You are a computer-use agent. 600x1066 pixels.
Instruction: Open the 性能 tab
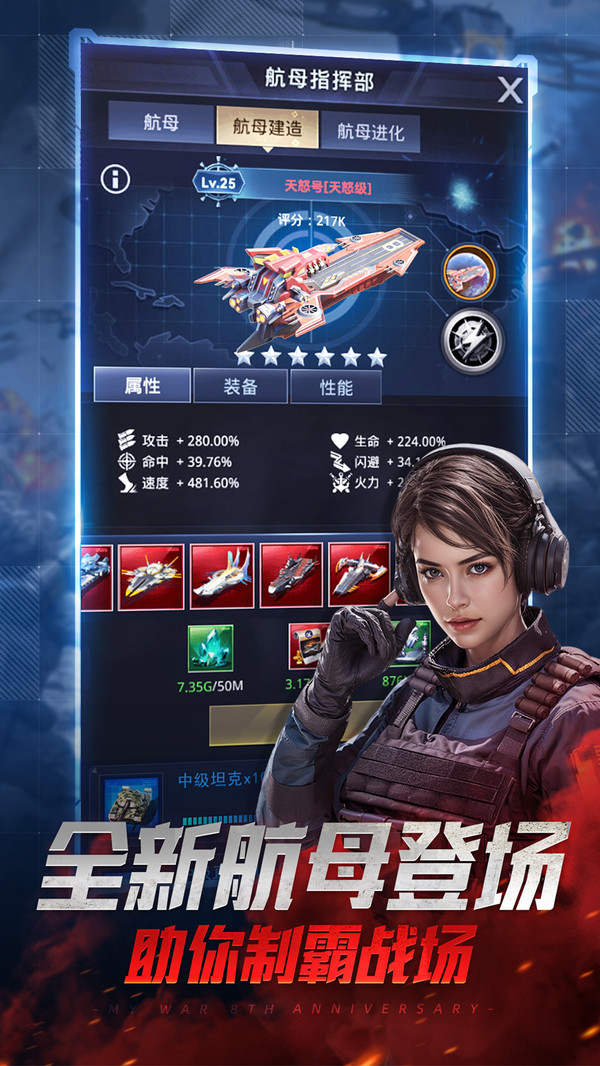336,387
